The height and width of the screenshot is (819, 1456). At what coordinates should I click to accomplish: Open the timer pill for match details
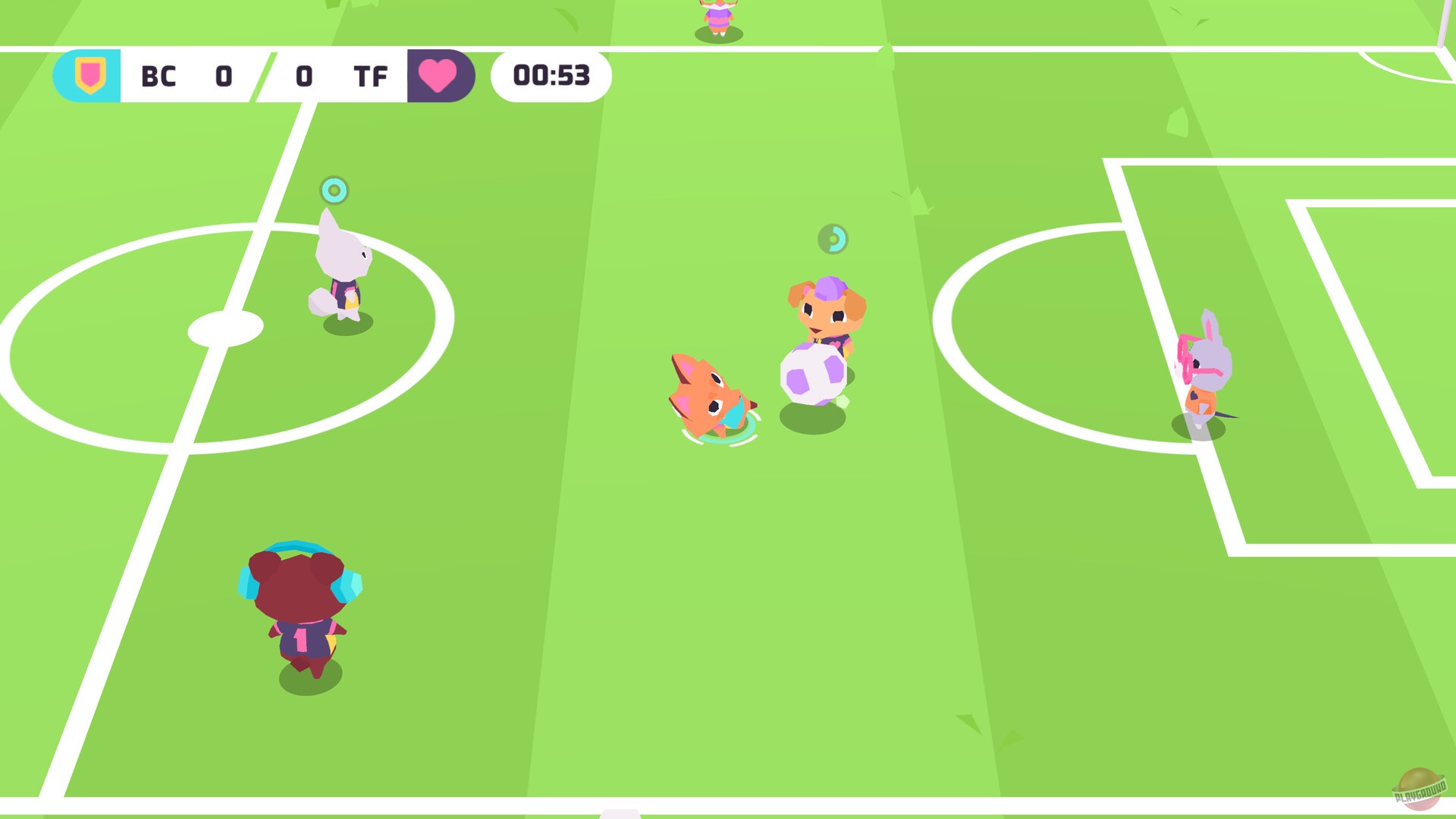[x=551, y=76]
